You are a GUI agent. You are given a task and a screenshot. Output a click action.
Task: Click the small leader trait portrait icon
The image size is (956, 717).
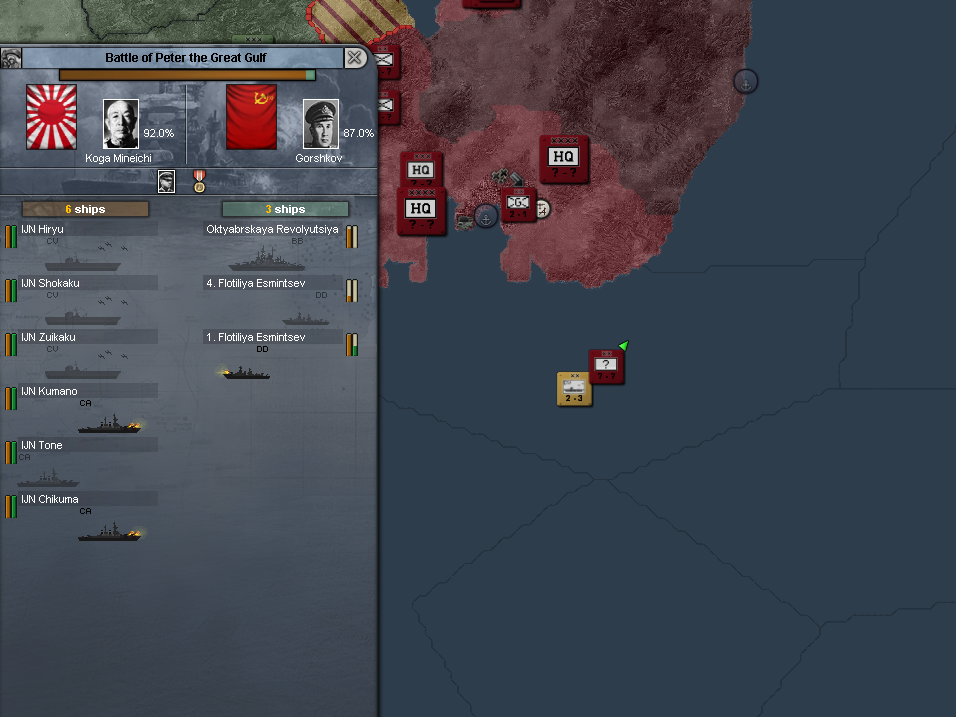pyautogui.click(x=167, y=181)
